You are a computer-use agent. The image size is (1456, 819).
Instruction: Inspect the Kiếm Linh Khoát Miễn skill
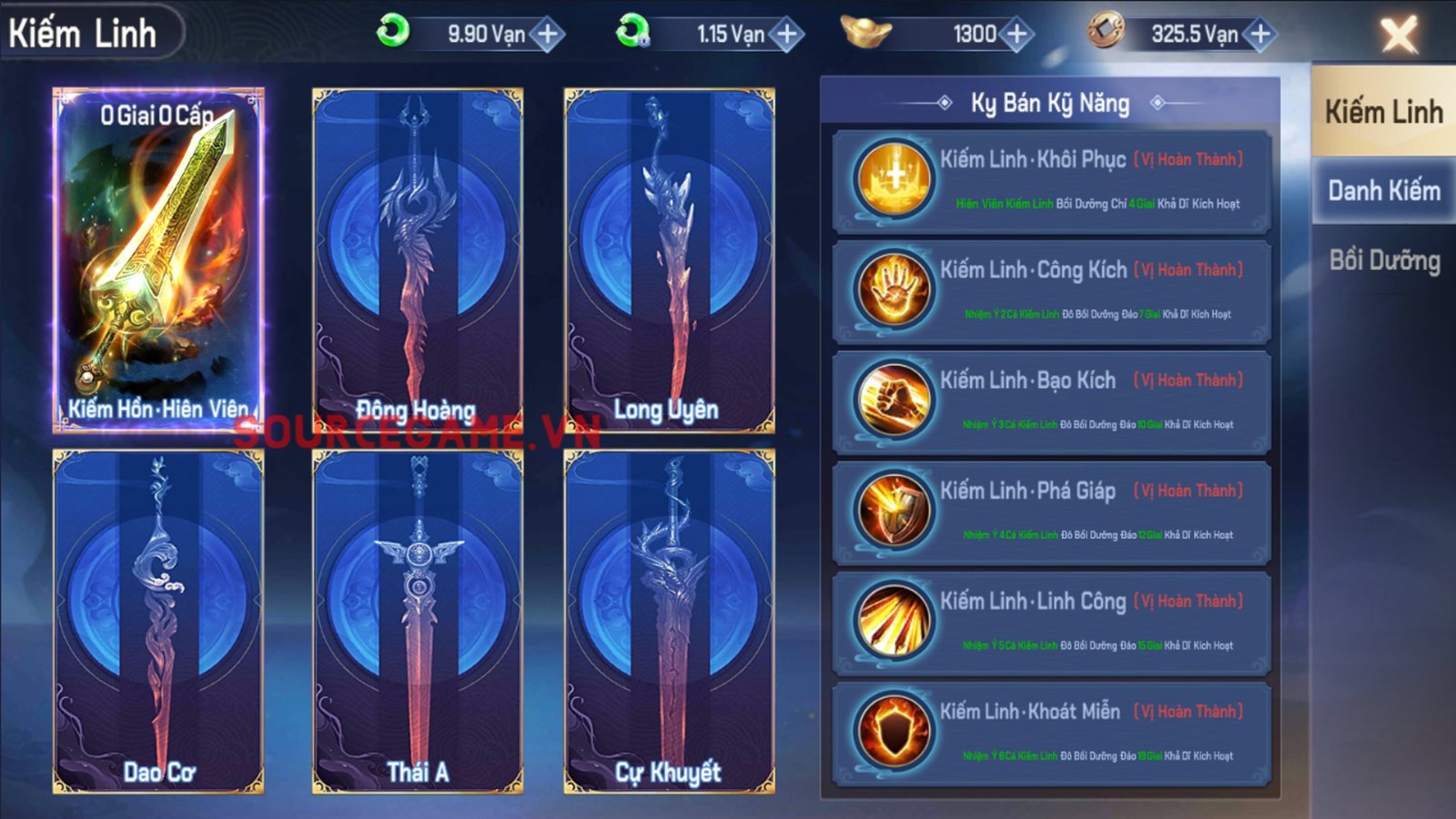(1051, 732)
